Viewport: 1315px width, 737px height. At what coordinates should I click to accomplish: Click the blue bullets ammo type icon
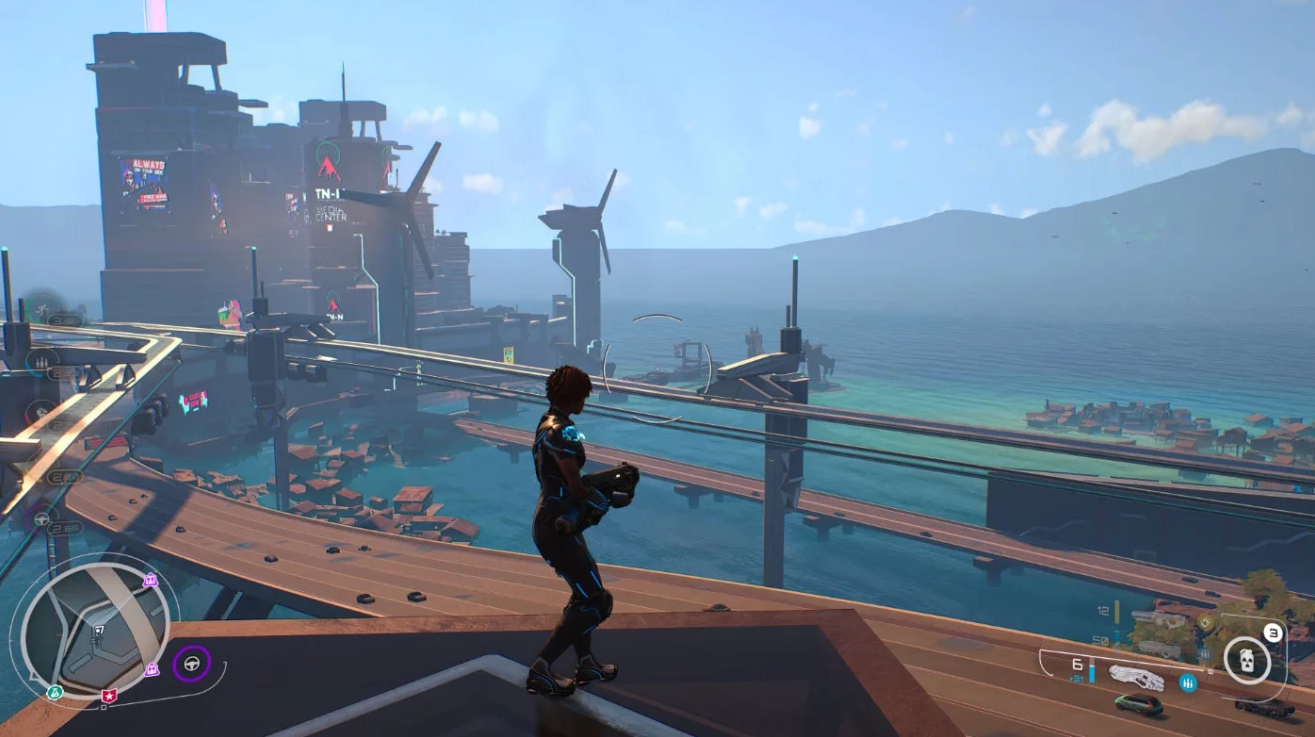tap(1189, 683)
